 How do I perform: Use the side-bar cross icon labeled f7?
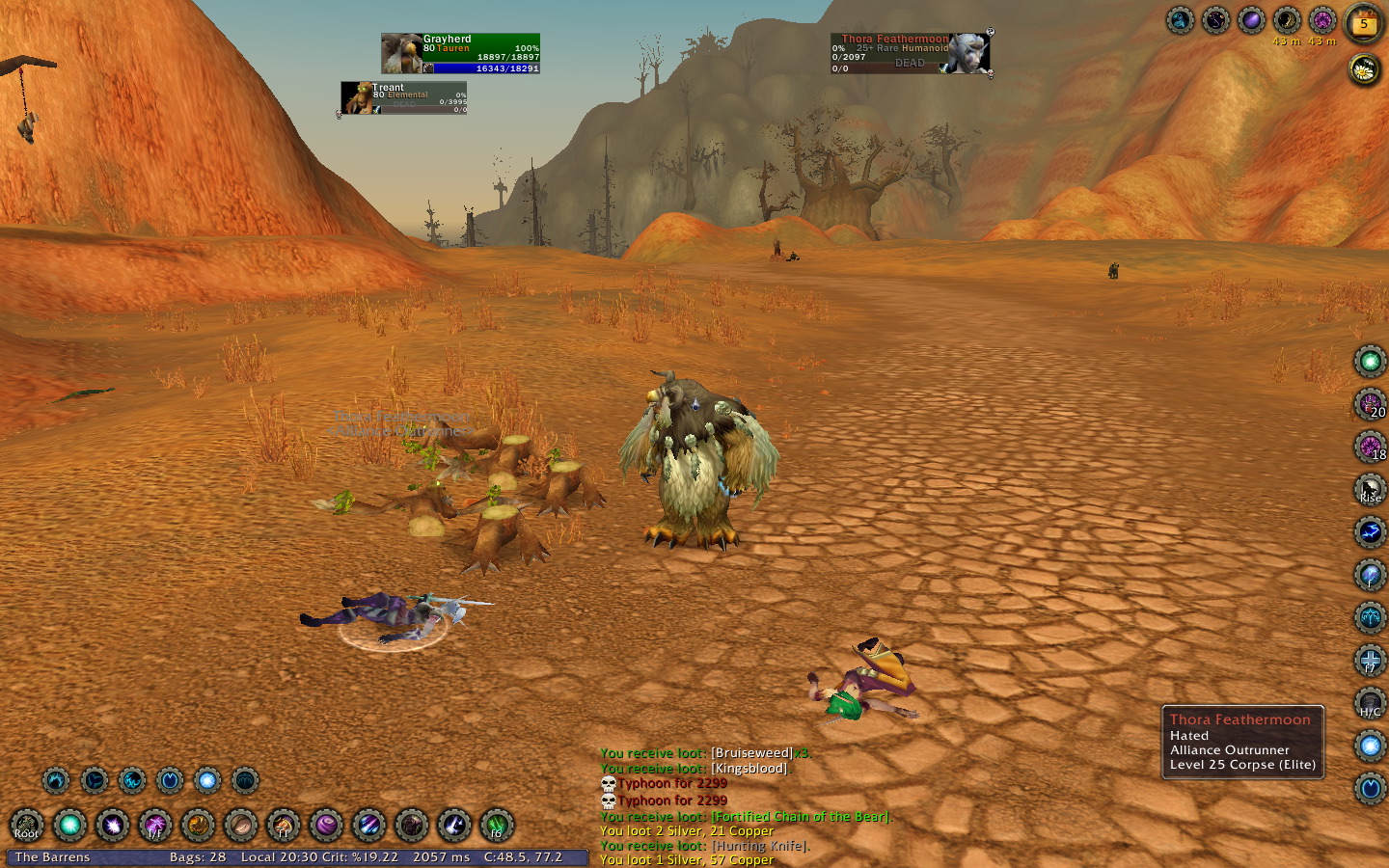(x=1370, y=661)
